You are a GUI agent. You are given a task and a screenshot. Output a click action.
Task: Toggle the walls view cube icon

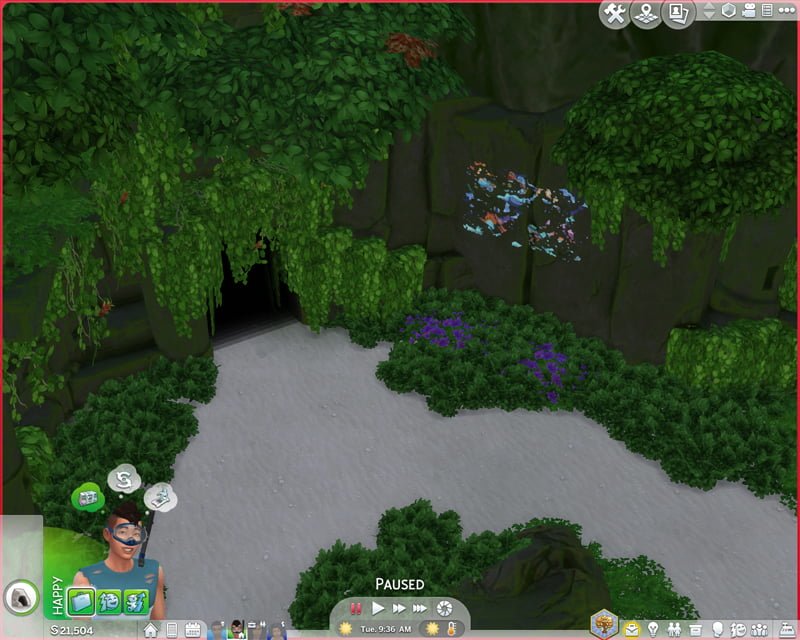(729, 11)
